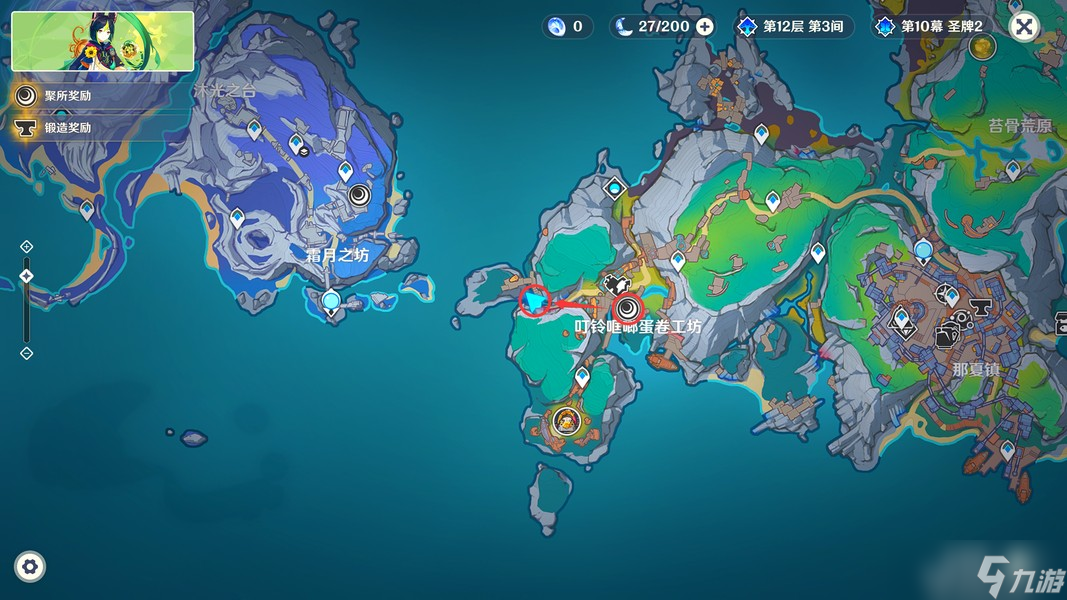Image resolution: width=1067 pixels, height=600 pixels.
Task: Select the spiral gathering marker above 霜月之坊
Action: [359, 195]
